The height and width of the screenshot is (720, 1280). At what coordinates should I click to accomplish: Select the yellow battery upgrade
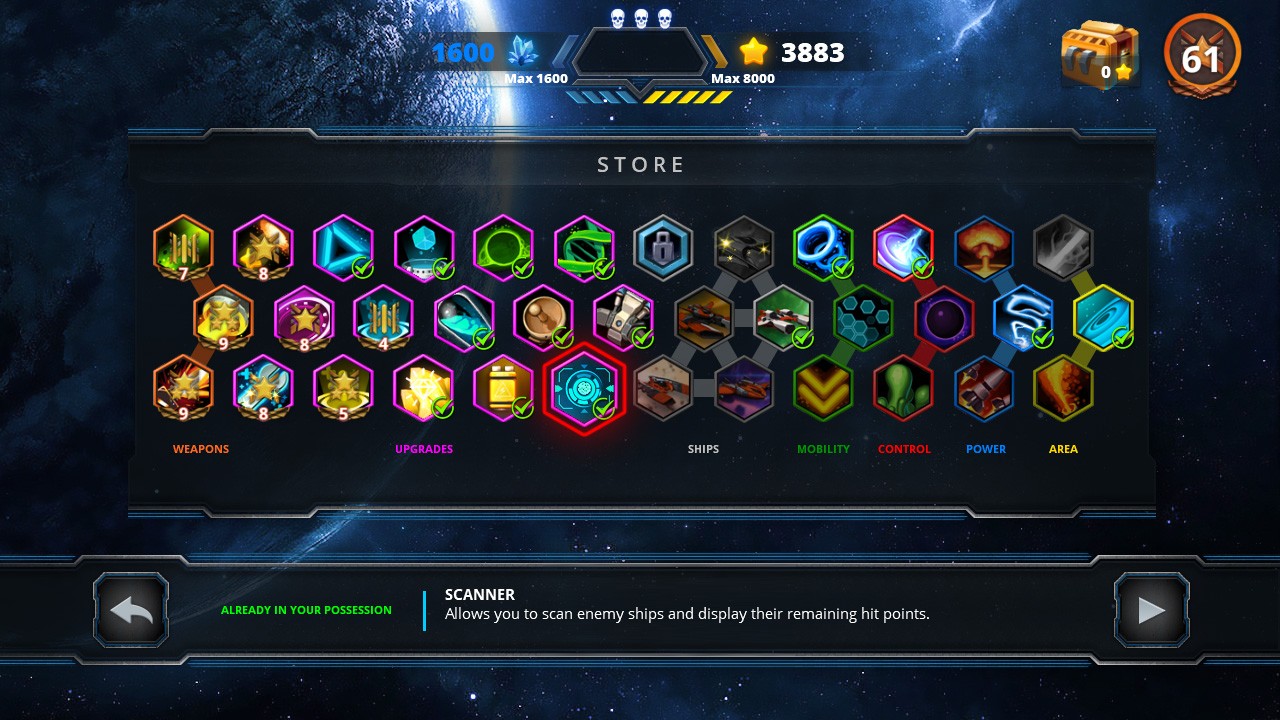tap(503, 388)
